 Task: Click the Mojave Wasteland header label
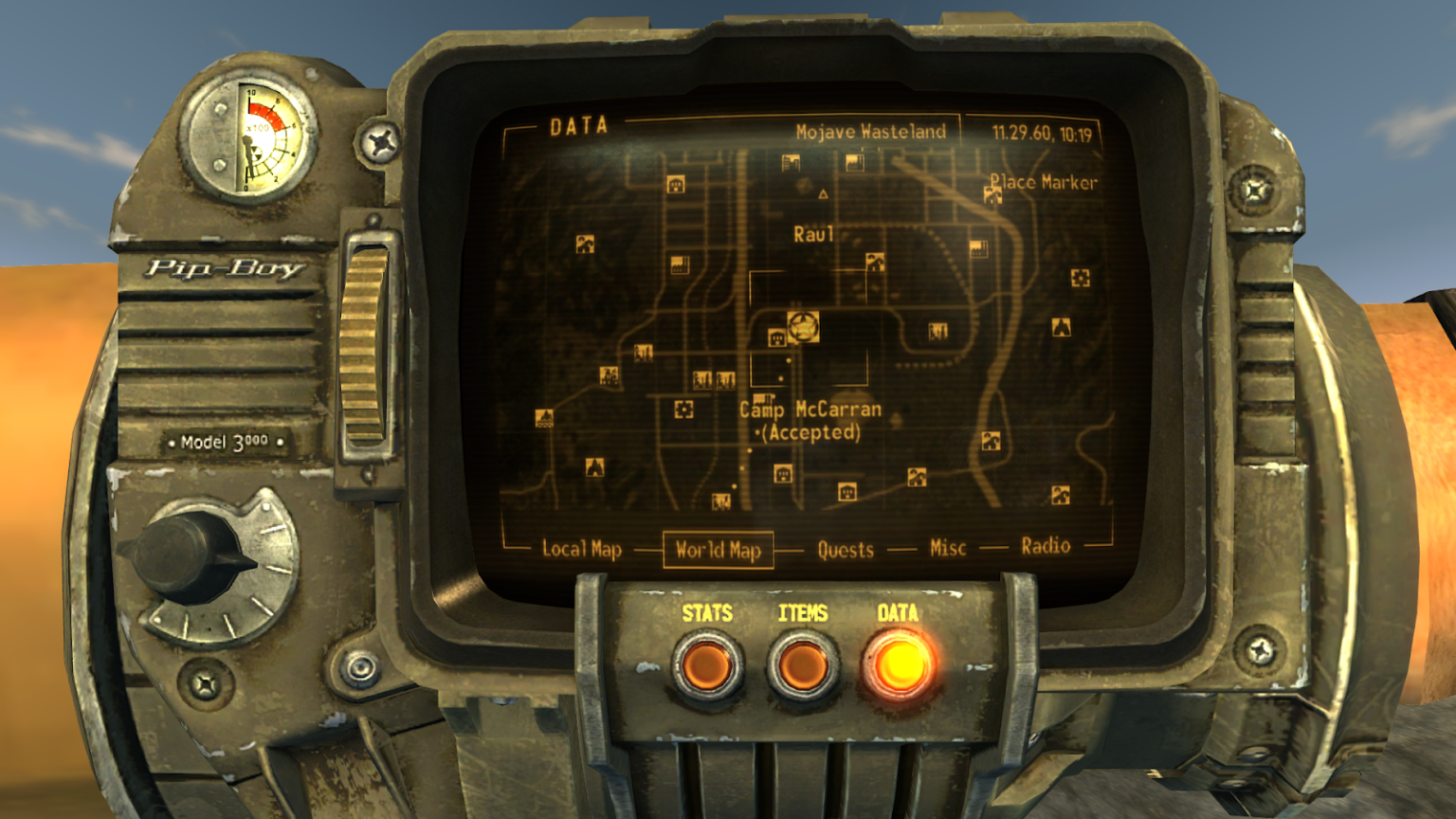(x=871, y=132)
